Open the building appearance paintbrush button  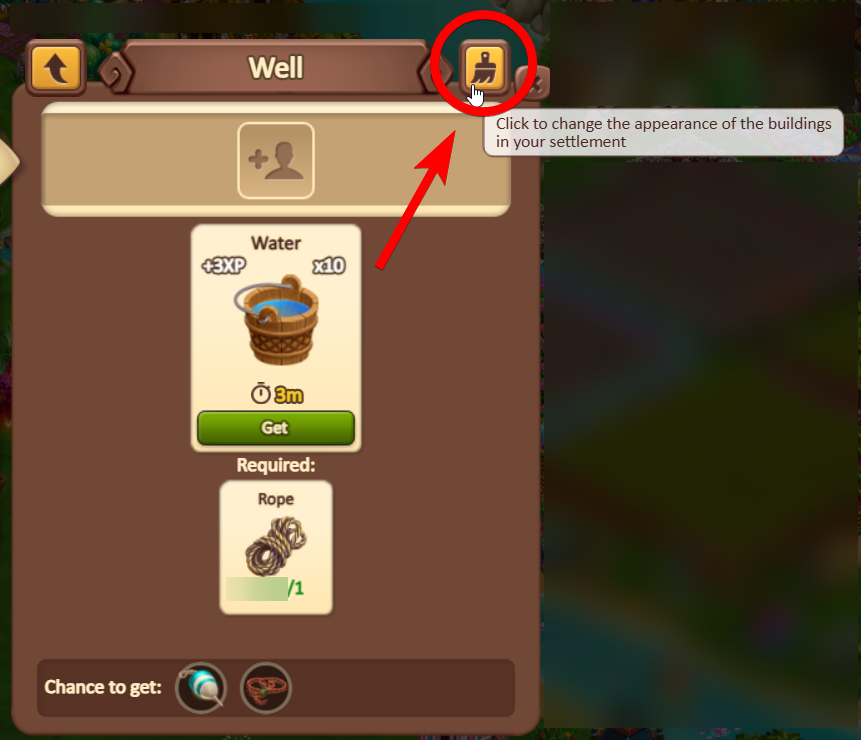[x=485, y=68]
